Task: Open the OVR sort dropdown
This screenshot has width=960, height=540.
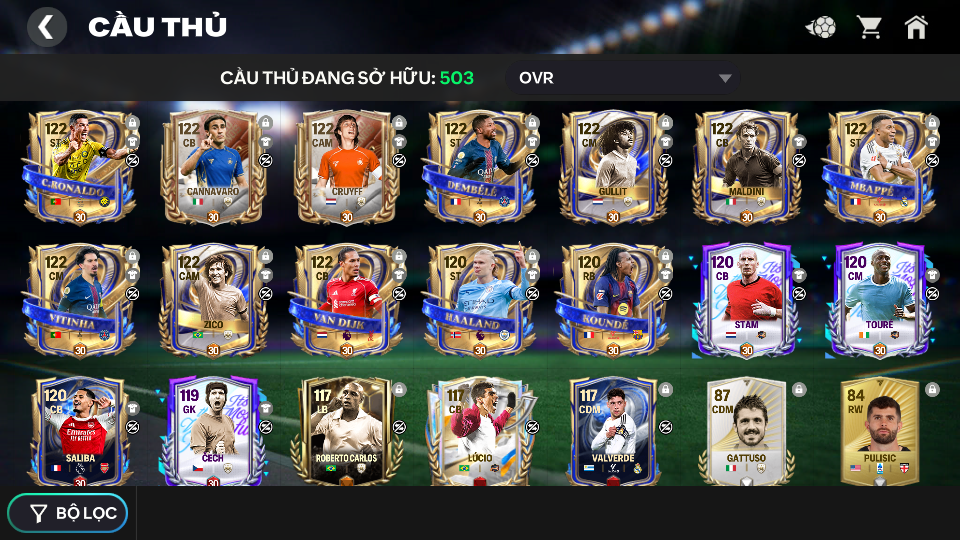Action: pyautogui.click(x=626, y=78)
